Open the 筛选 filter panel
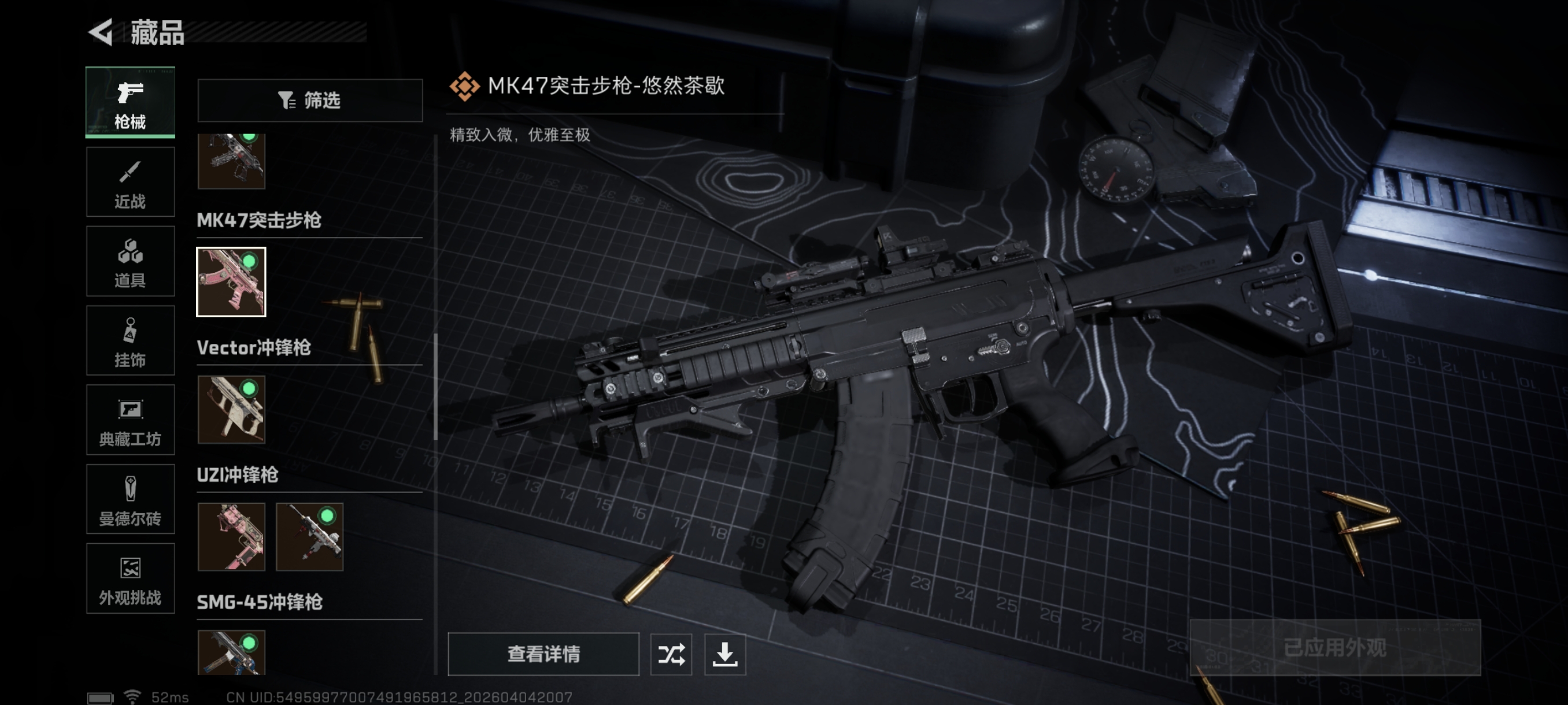 coord(310,101)
